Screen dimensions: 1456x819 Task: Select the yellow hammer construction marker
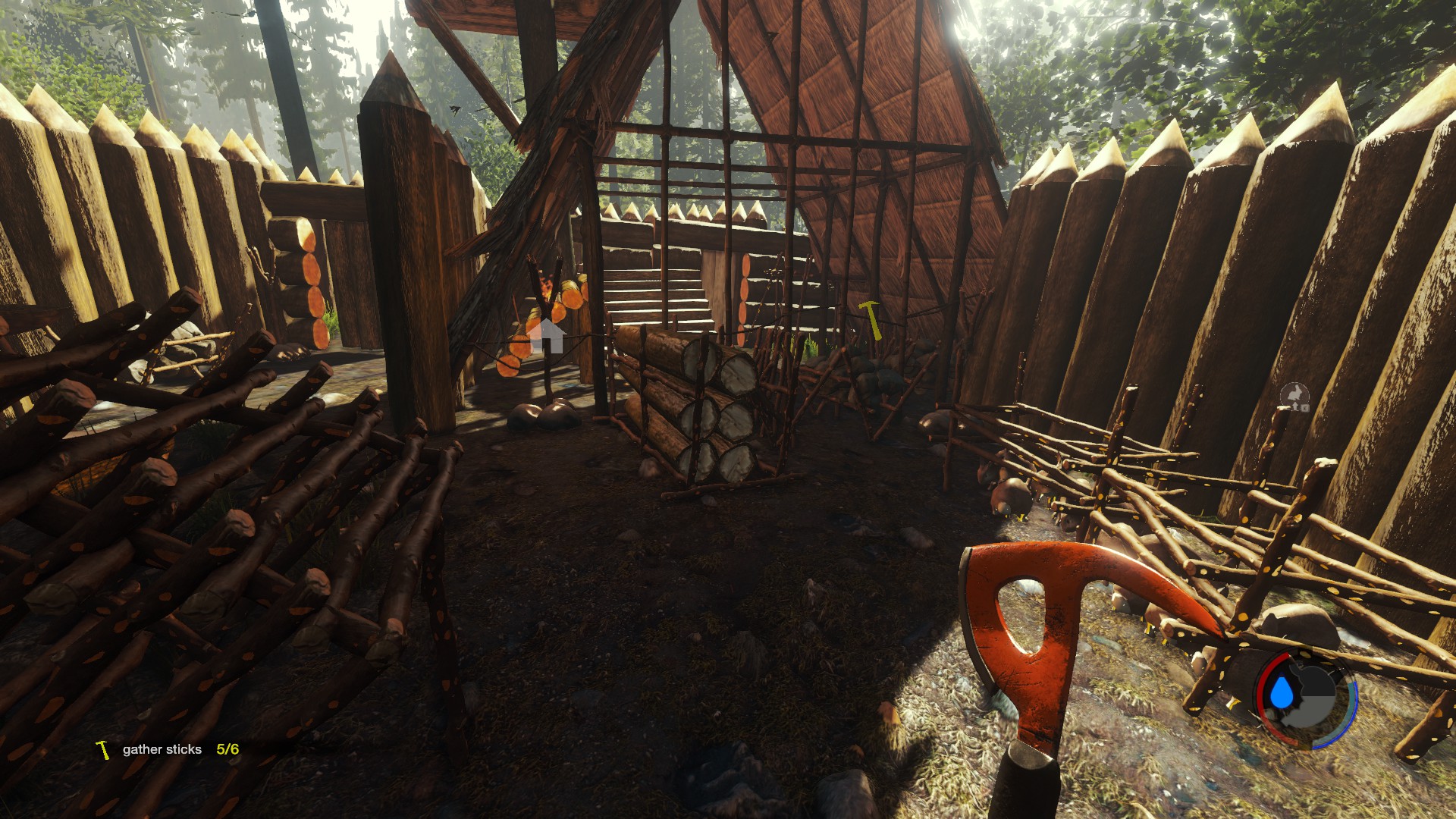coord(871,318)
